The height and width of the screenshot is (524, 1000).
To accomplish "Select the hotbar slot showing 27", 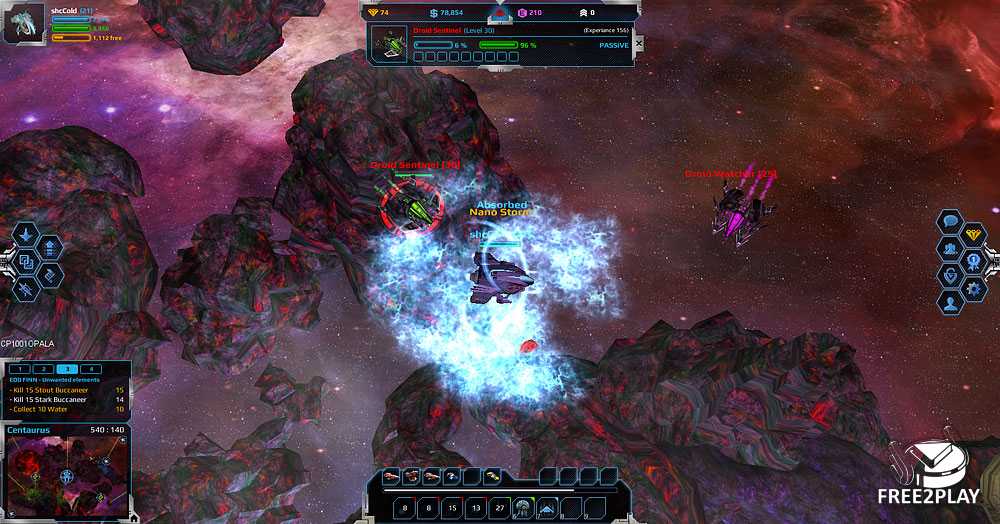I will (x=500, y=508).
